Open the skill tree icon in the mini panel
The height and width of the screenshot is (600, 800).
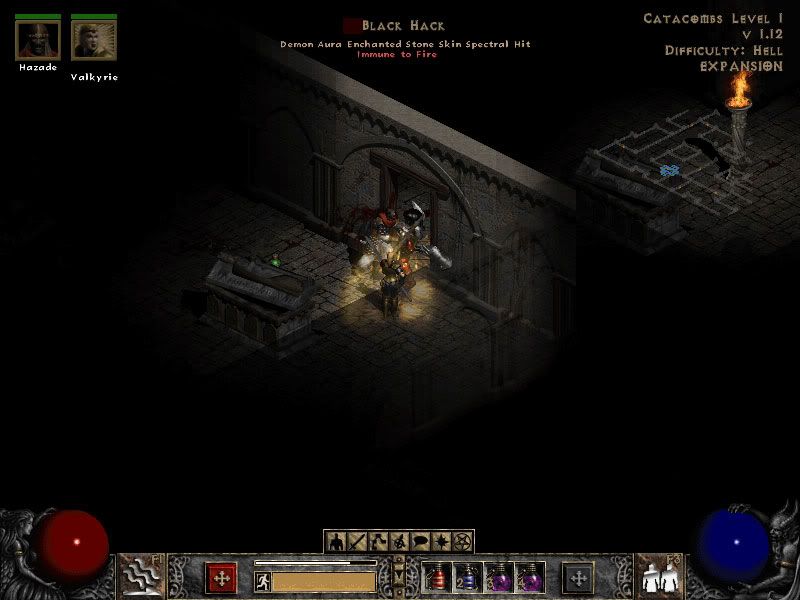[x=378, y=541]
